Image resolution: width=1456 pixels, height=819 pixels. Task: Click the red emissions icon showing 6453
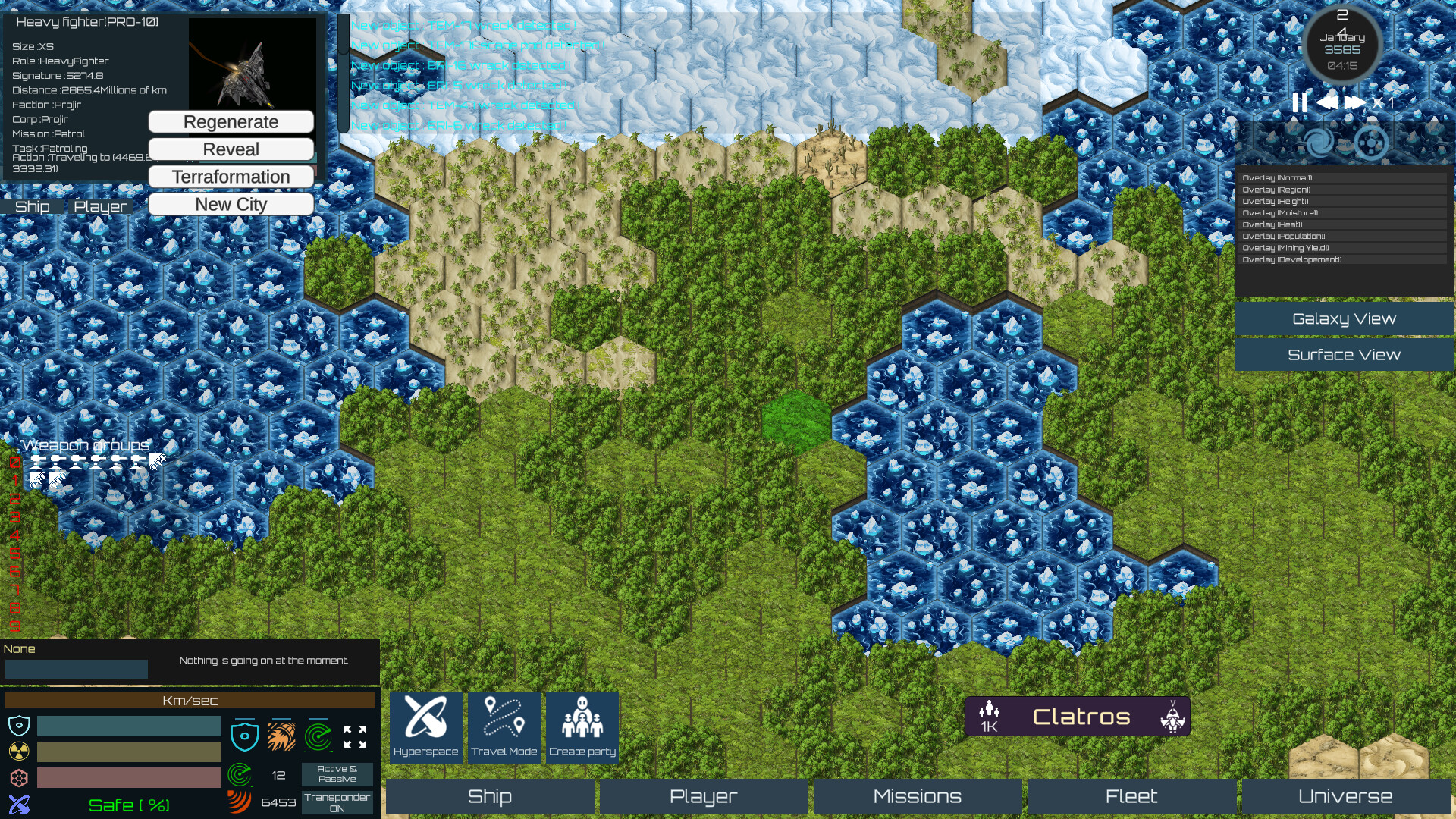coord(240,800)
